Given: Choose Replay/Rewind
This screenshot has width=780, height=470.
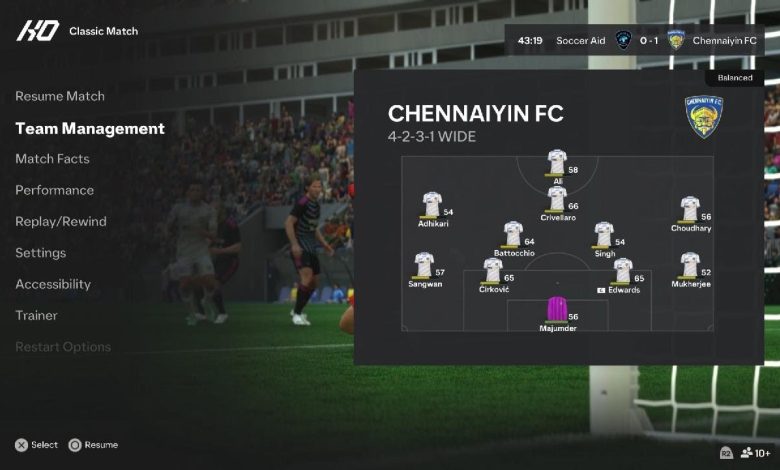Looking at the screenshot, I should pyautogui.click(x=61, y=221).
